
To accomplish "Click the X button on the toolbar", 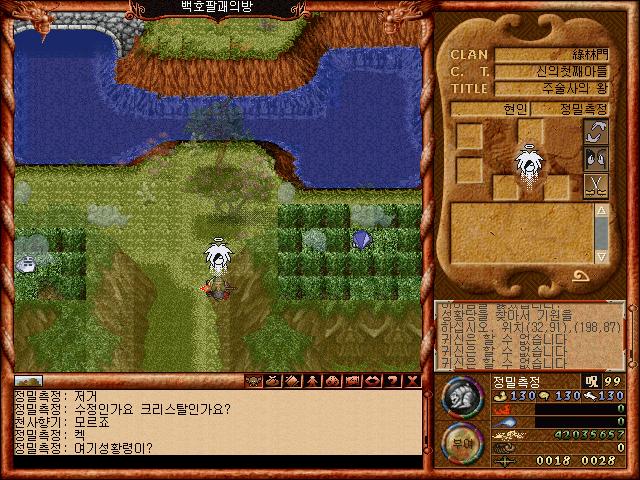I will coord(412,381).
